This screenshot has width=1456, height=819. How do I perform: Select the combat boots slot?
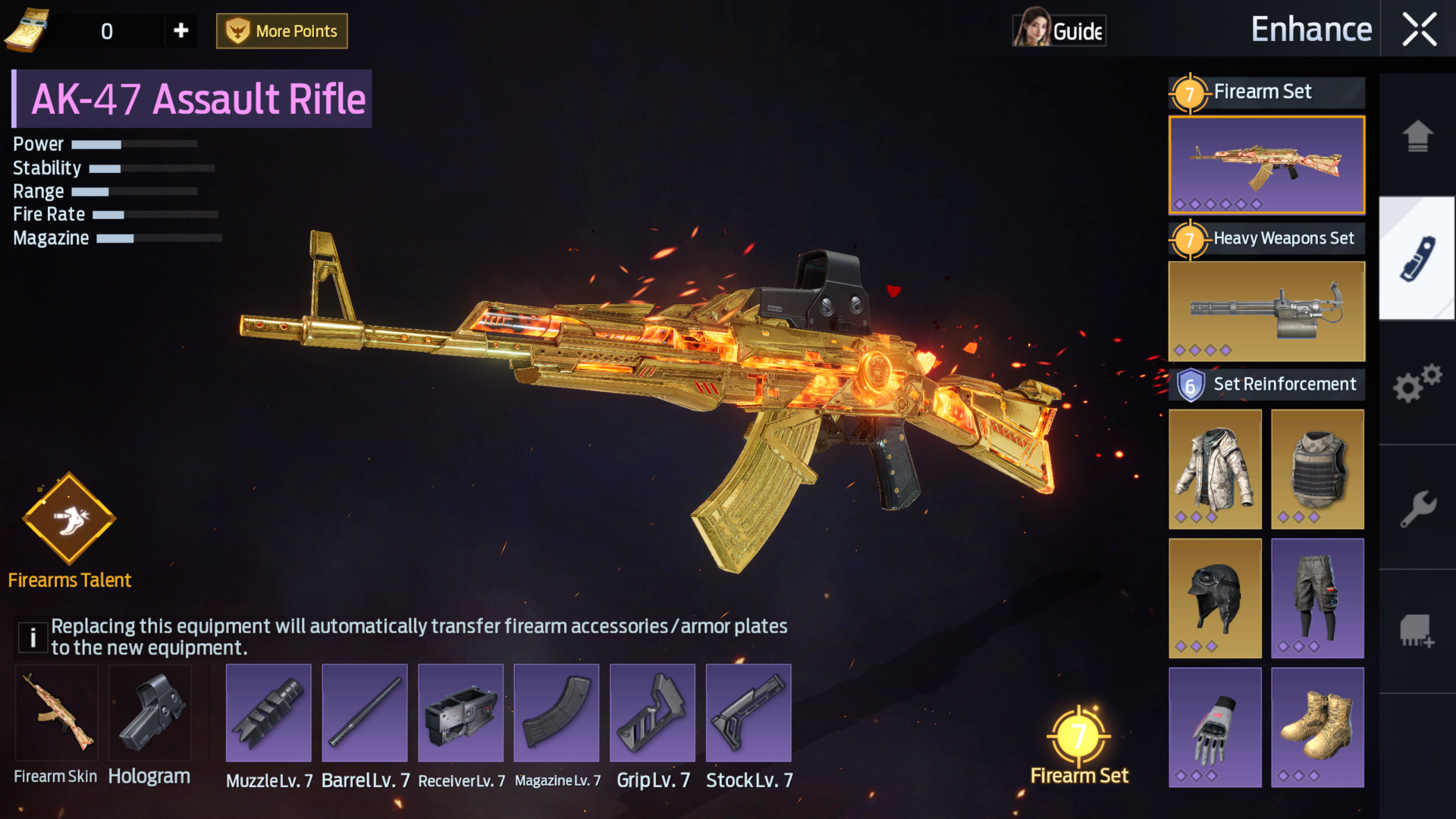[x=1317, y=727]
